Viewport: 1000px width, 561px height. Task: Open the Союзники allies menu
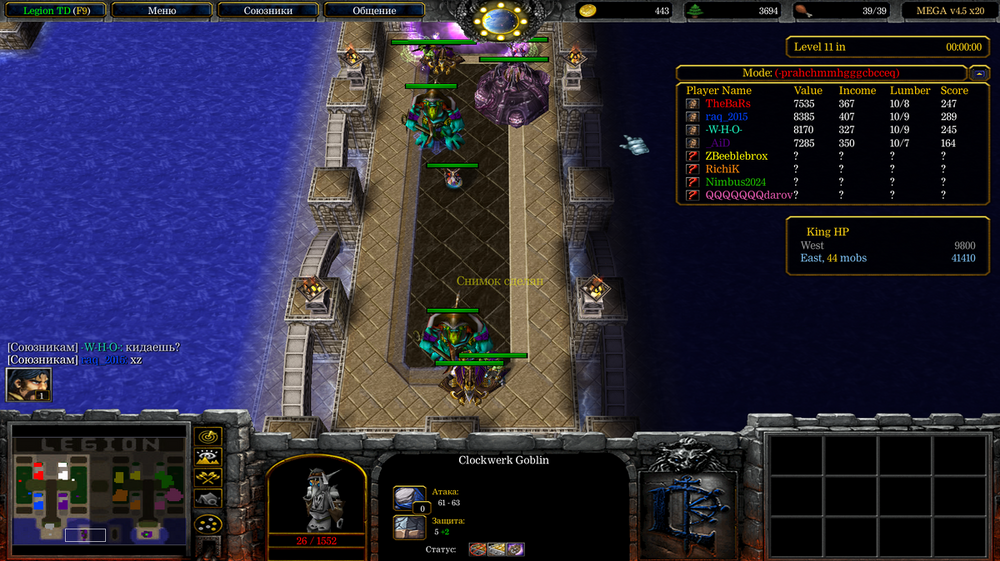(x=269, y=11)
